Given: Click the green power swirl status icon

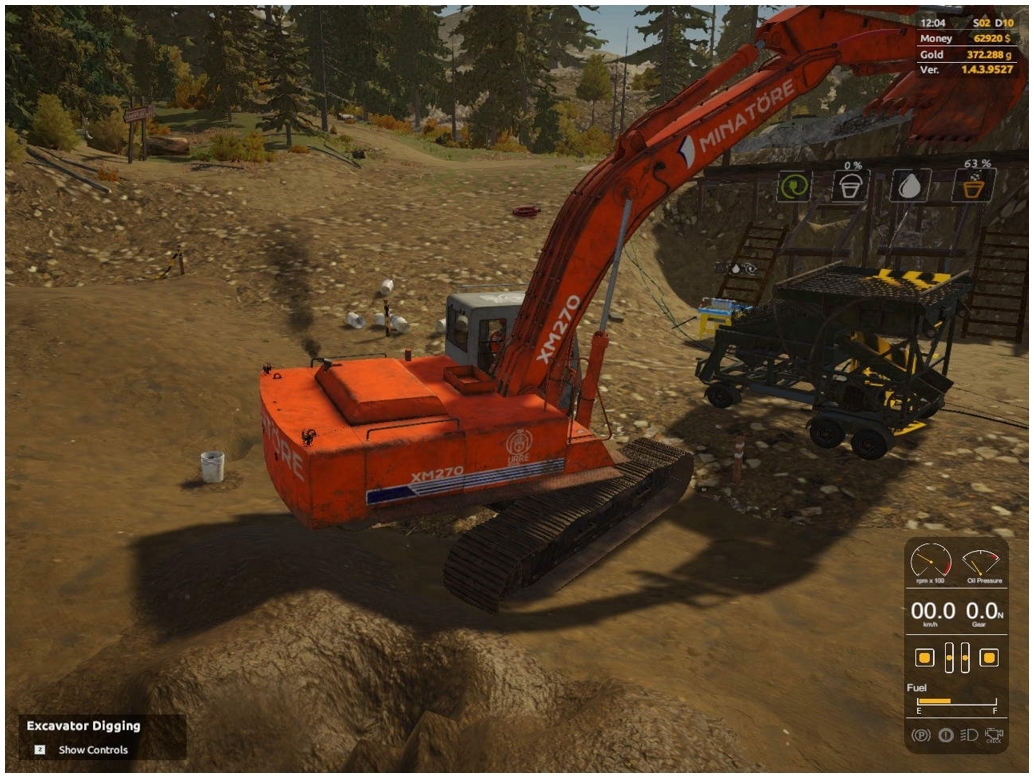Looking at the screenshot, I should (794, 186).
